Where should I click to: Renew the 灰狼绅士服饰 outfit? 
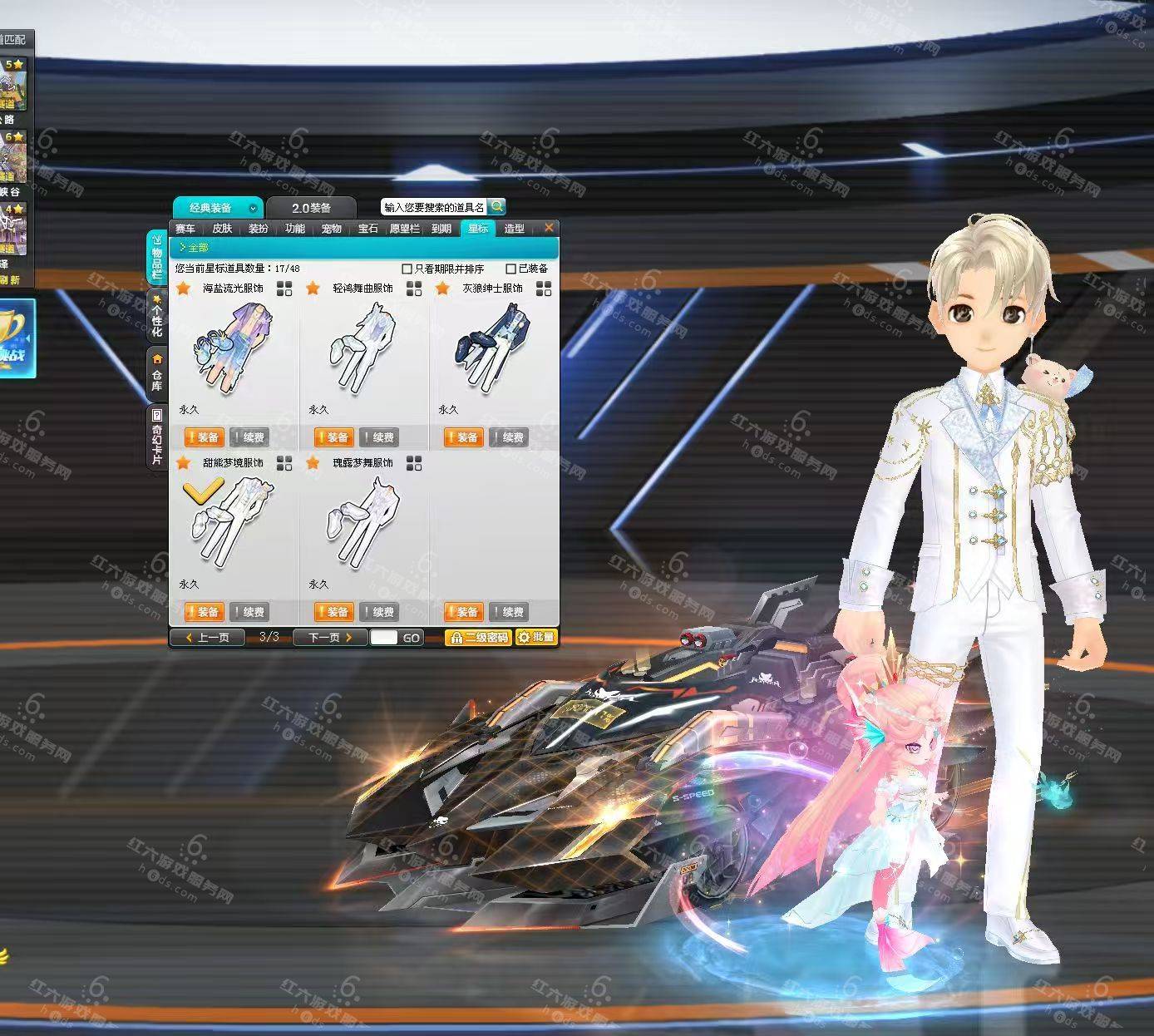coord(510,437)
